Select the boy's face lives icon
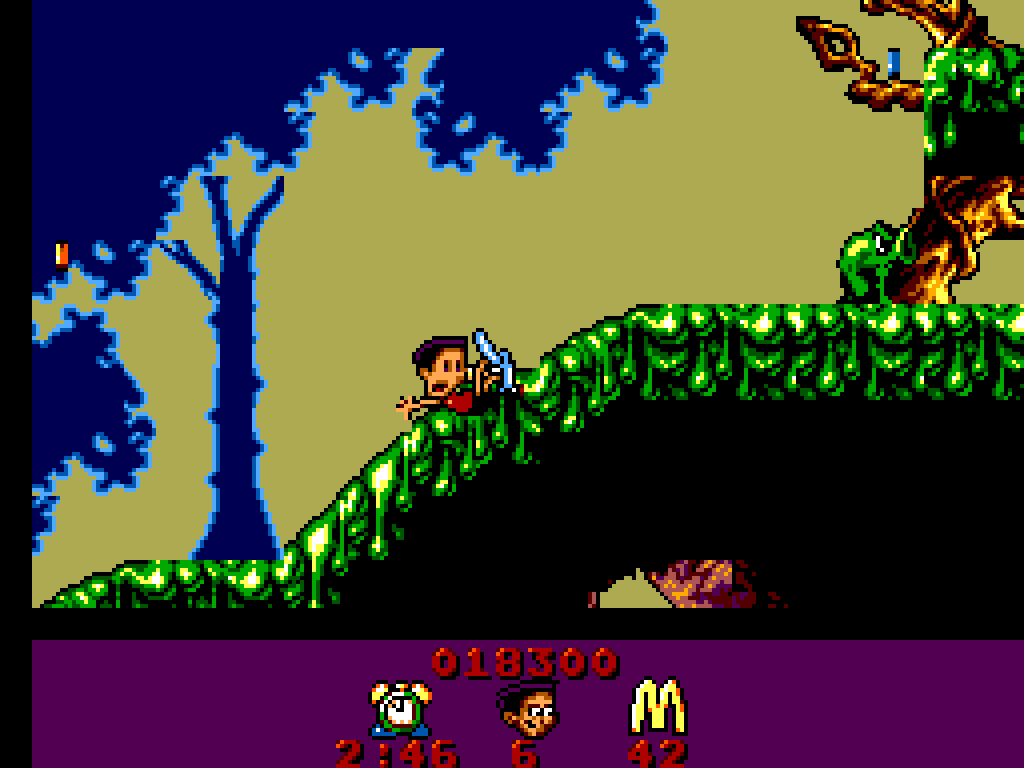The width and height of the screenshot is (1024, 768). click(x=527, y=709)
